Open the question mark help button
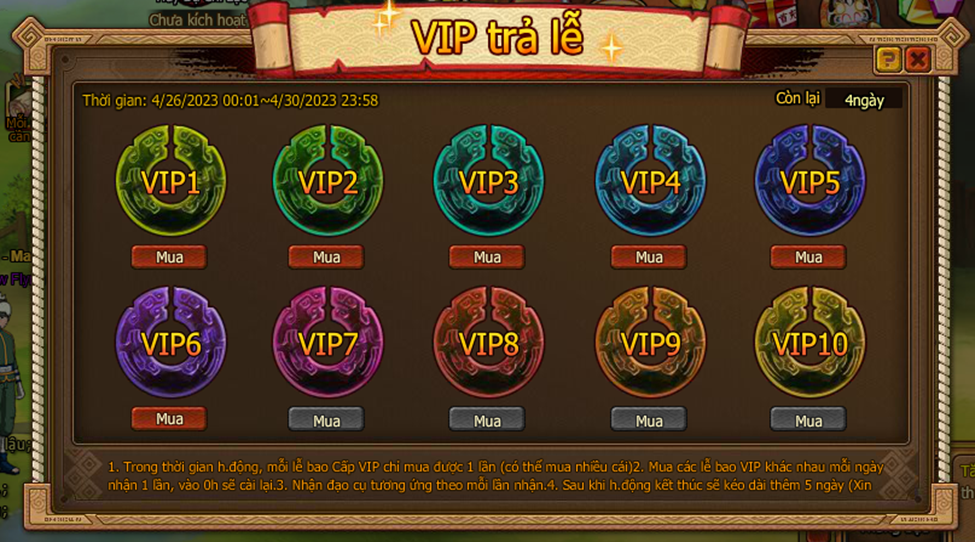Screen dimensions: 975x542 (888, 60)
